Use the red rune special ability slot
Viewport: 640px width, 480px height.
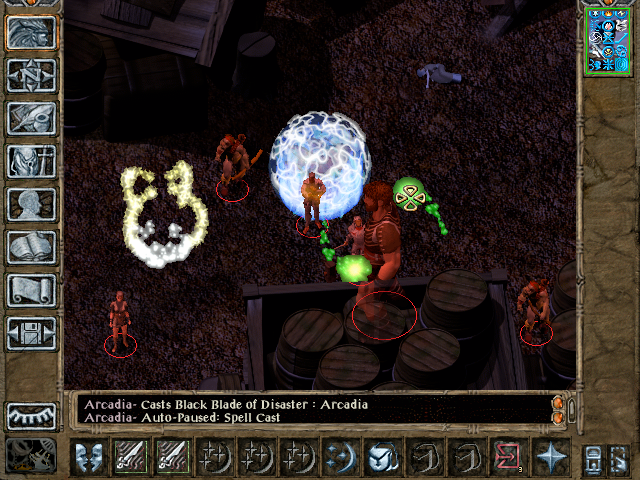pos(507,457)
